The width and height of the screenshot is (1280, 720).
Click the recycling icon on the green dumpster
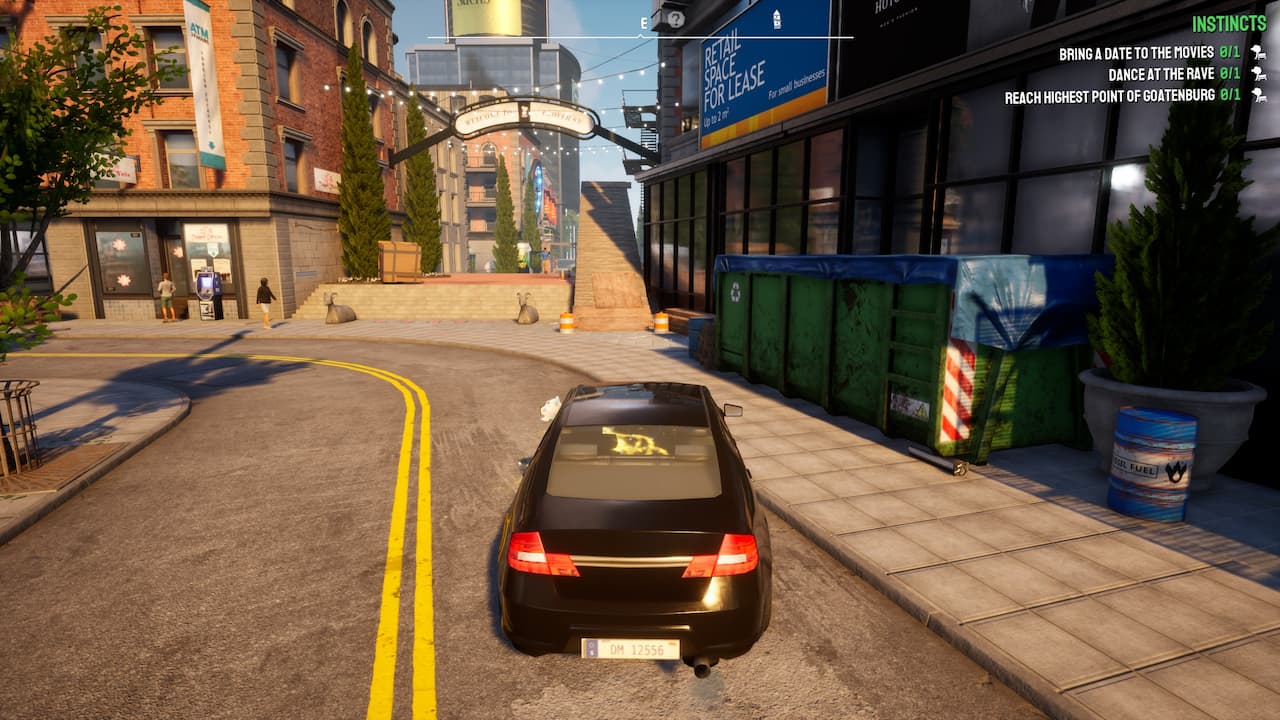click(x=735, y=293)
